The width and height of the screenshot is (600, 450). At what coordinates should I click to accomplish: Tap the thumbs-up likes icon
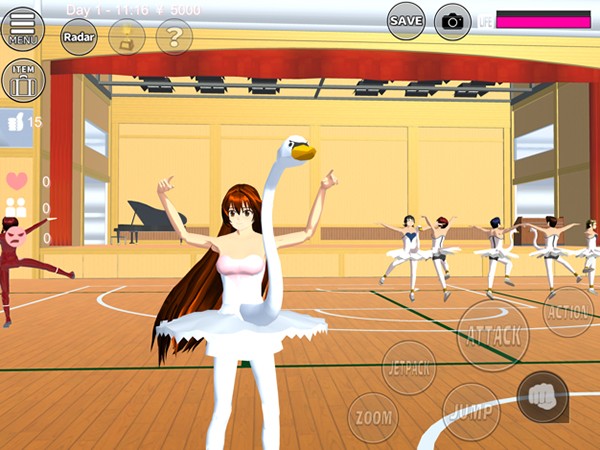tap(15, 122)
